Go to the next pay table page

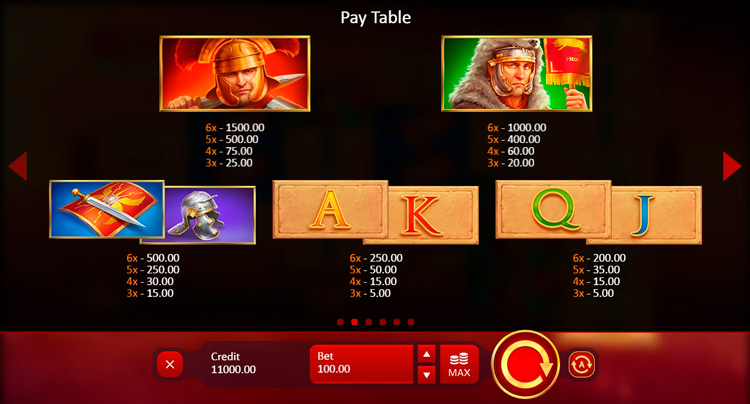click(x=733, y=166)
